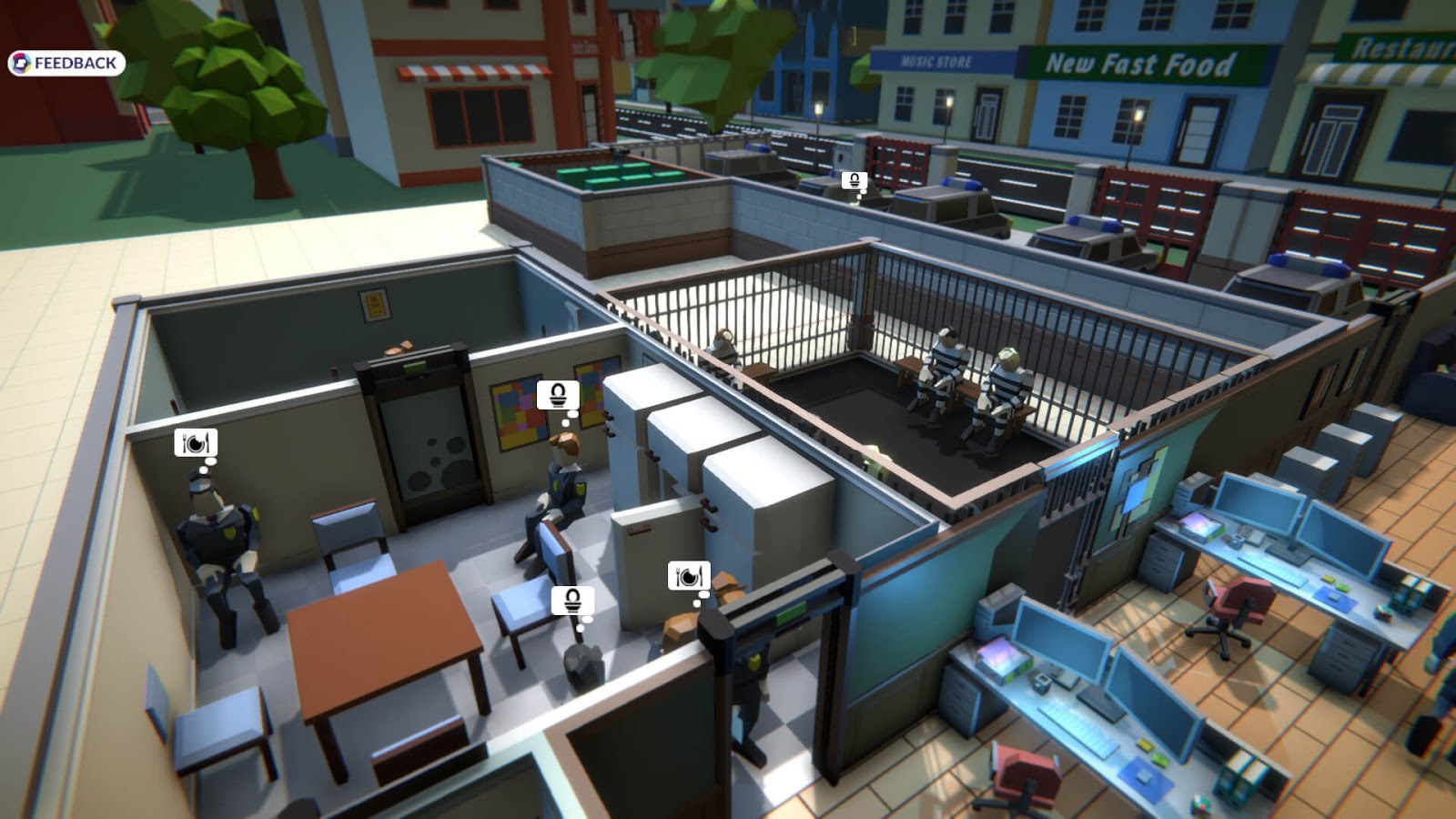The height and width of the screenshot is (819, 1456).
Task: Click the colorful Feedback logo icon
Action: [x=22, y=64]
